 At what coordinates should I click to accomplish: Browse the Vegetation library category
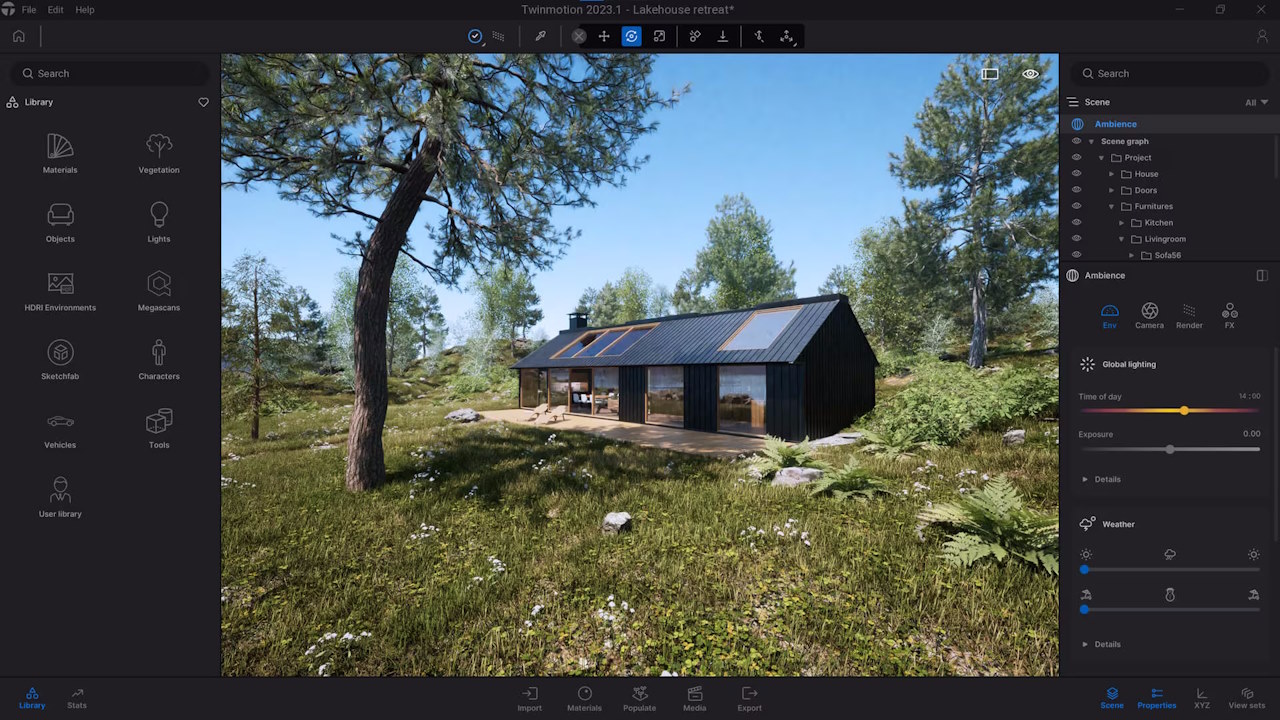click(159, 153)
